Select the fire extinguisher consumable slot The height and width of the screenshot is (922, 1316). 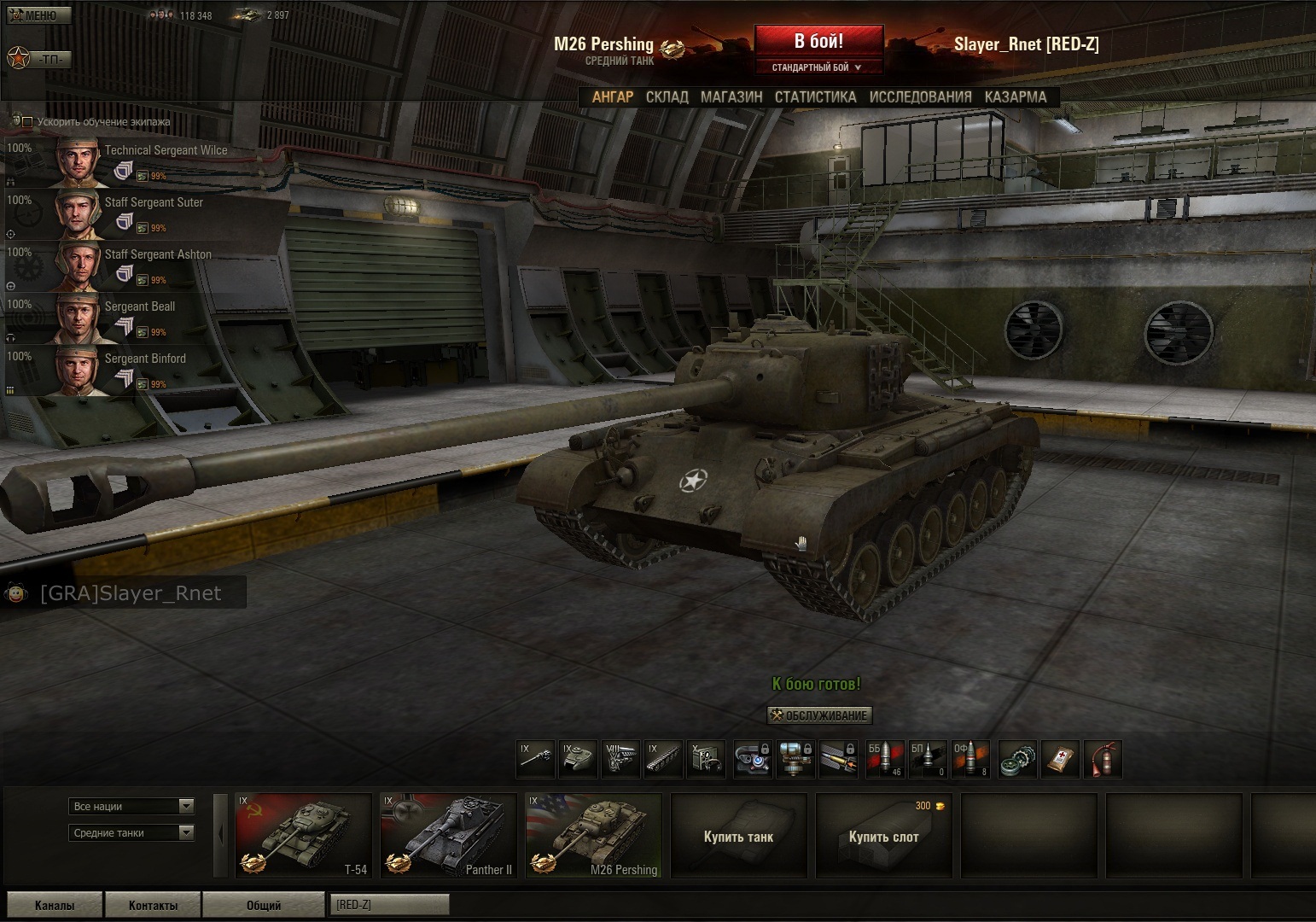[1102, 759]
